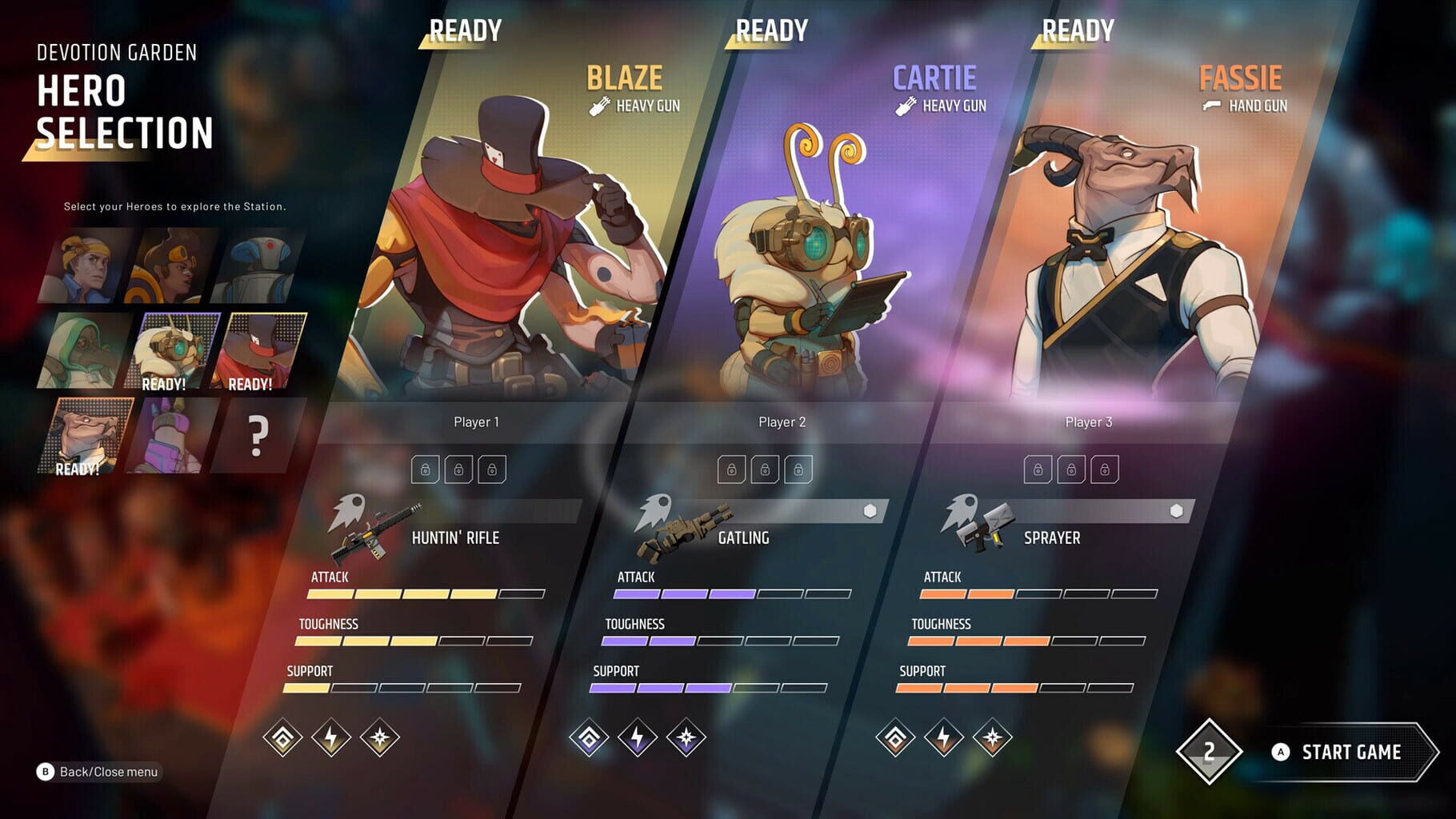Click the diamond counter showing 2
This screenshot has width=1456, height=819.
(x=1210, y=750)
